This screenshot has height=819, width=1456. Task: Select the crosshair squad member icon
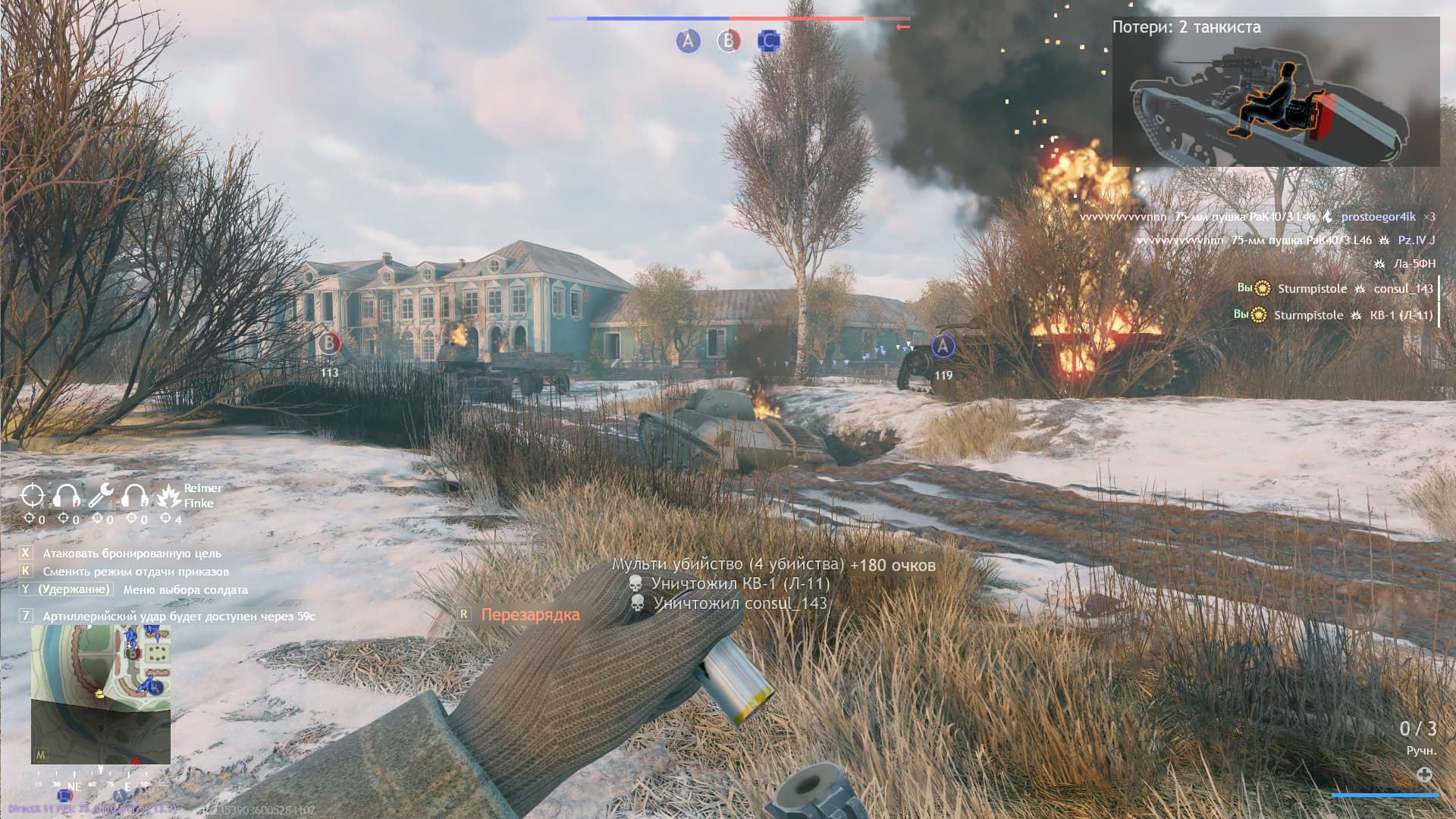click(x=33, y=497)
